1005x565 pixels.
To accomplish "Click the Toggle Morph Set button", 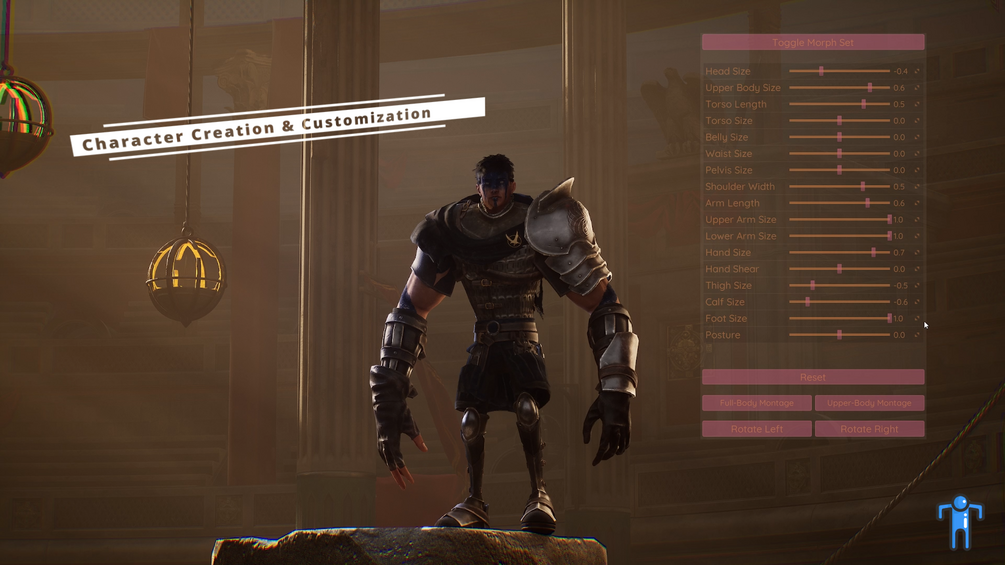I will (x=812, y=43).
